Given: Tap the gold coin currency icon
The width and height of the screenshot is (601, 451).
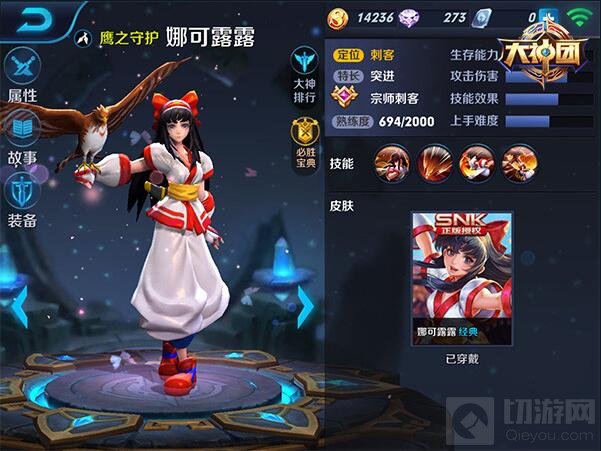Looking at the screenshot, I should pyautogui.click(x=339, y=17).
